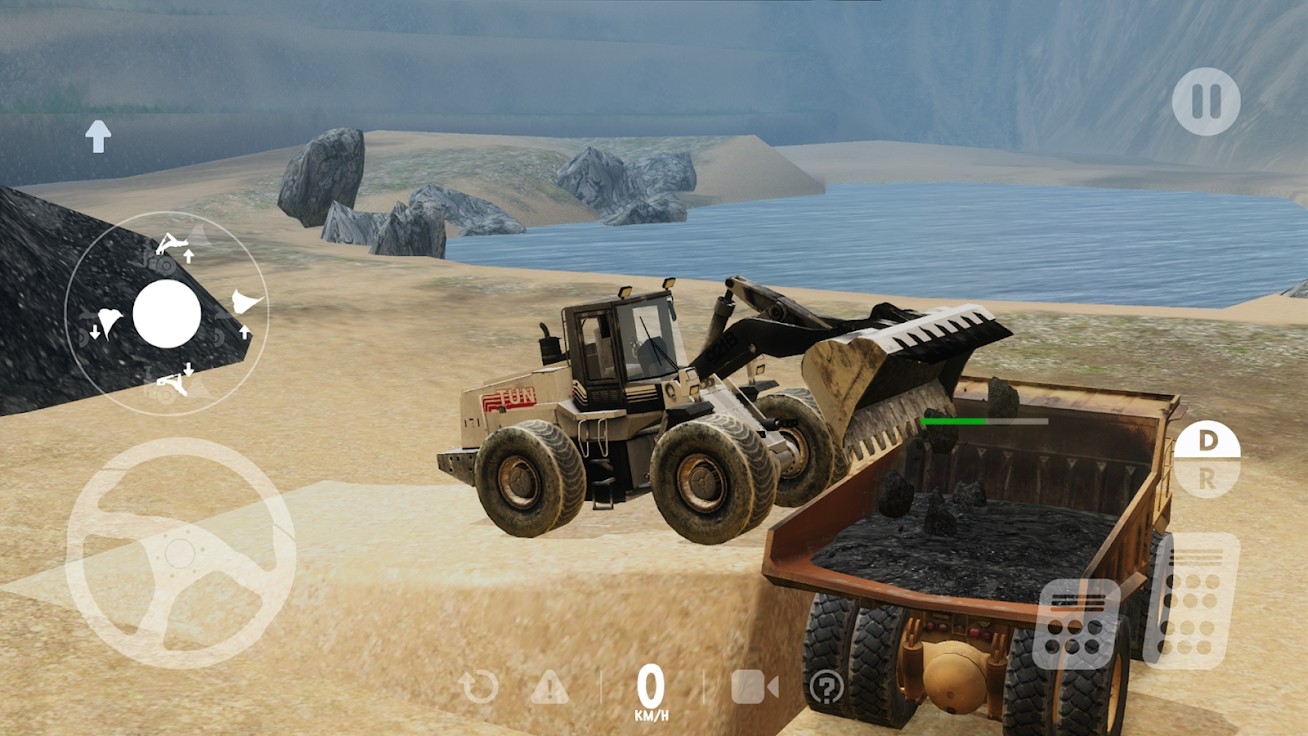This screenshot has width=1308, height=736.
Task: Tap the pause icon in top right corner
Action: click(1207, 101)
